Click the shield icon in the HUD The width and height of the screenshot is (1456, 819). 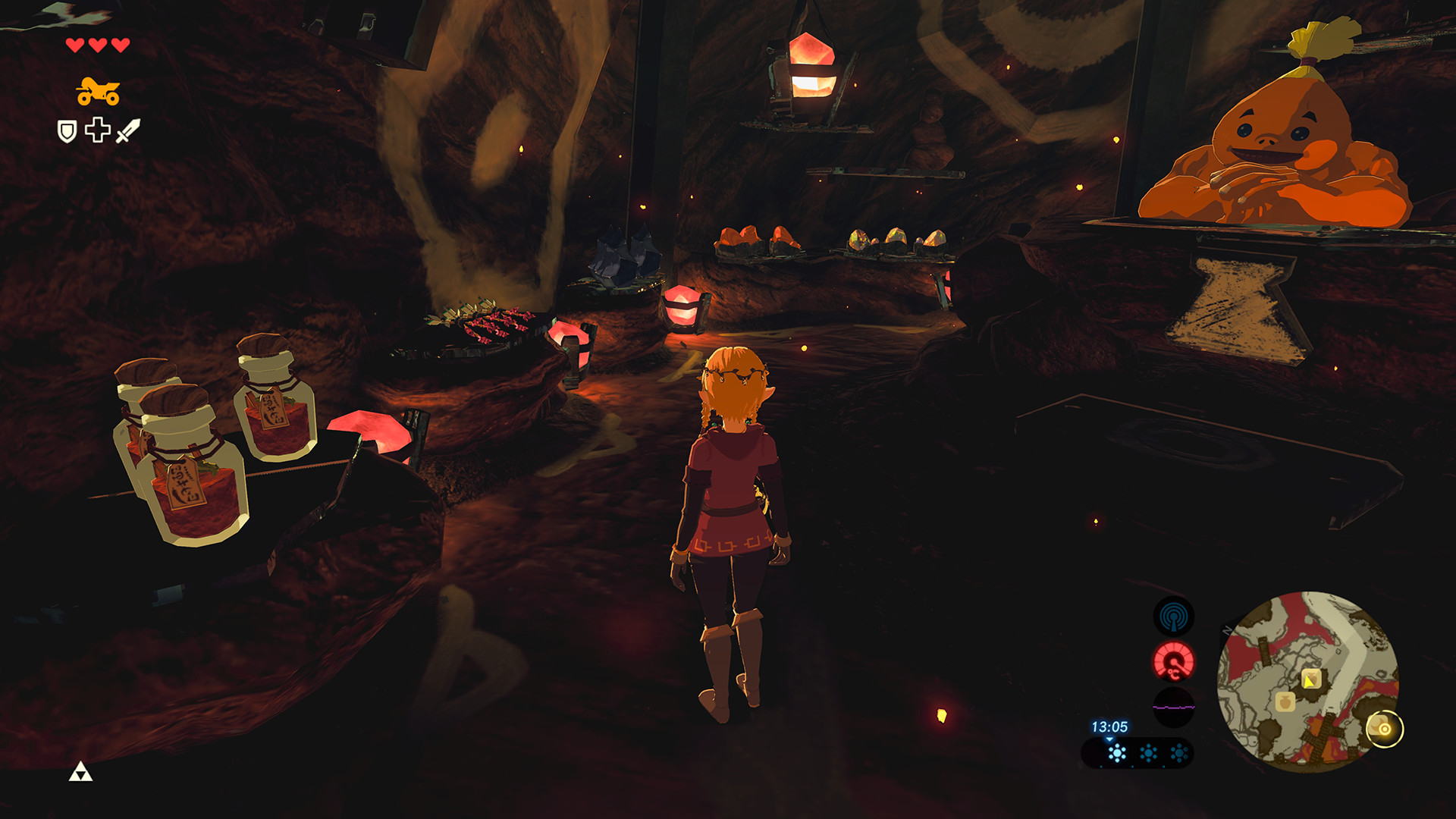click(67, 130)
